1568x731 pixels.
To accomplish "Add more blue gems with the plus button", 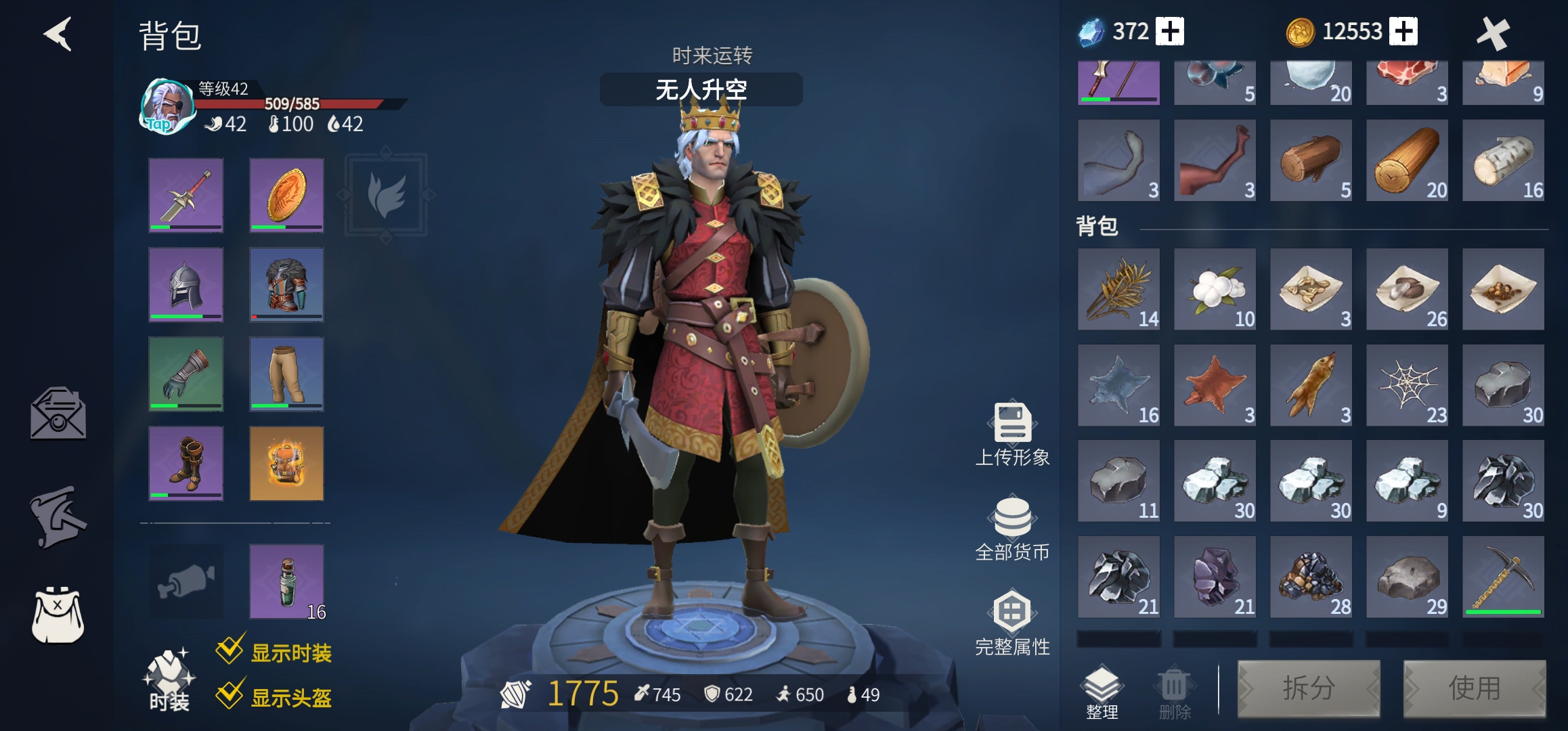I will point(1170,32).
